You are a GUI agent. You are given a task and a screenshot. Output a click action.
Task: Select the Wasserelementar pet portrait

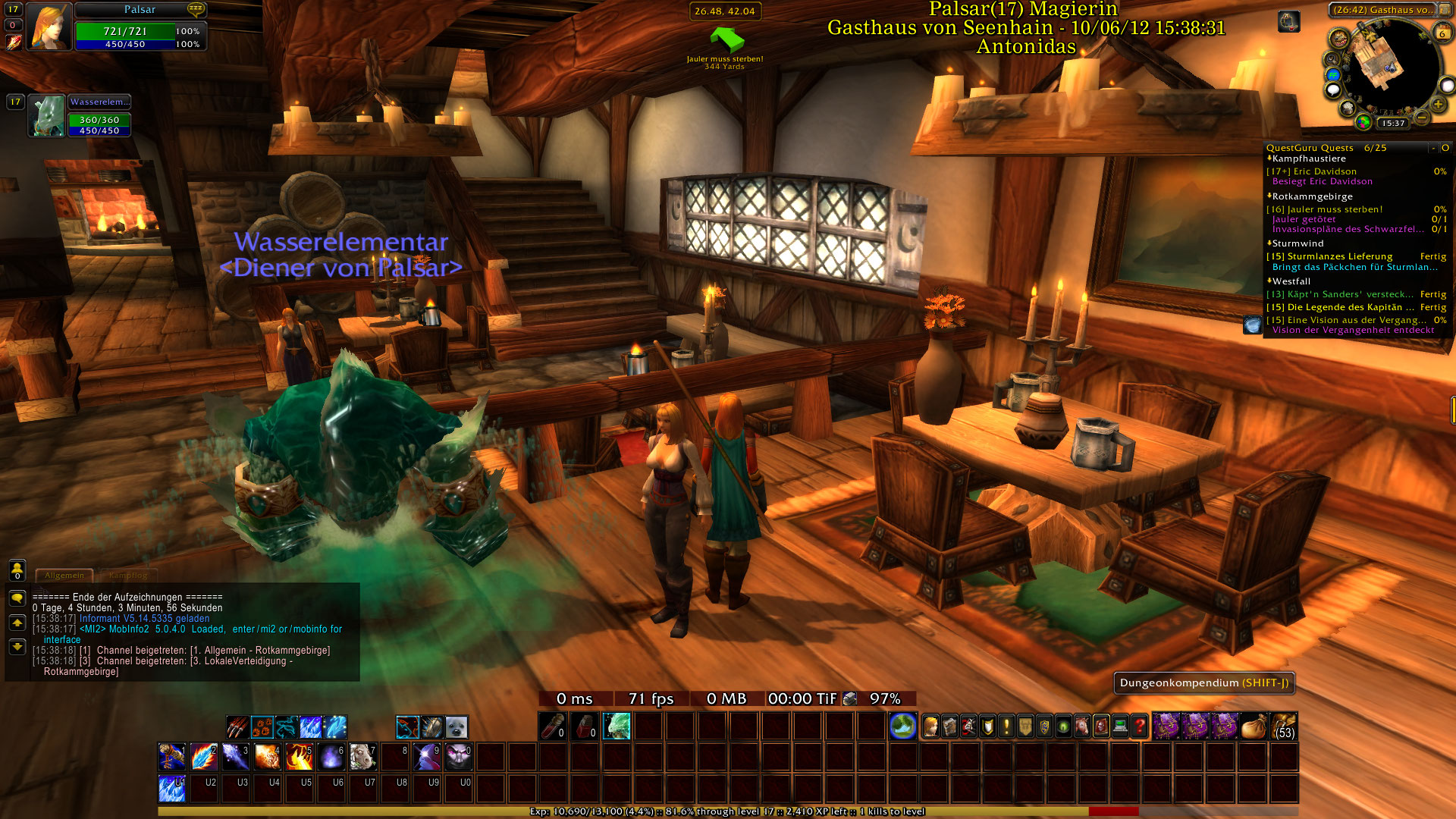pos(47,116)
